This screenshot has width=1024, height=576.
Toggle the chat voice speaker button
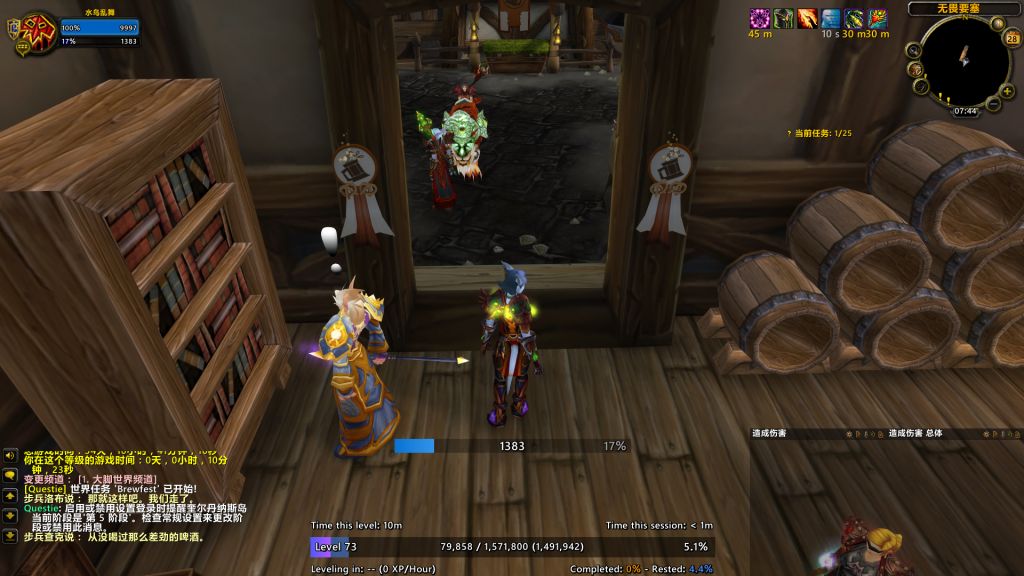point(9,456)
